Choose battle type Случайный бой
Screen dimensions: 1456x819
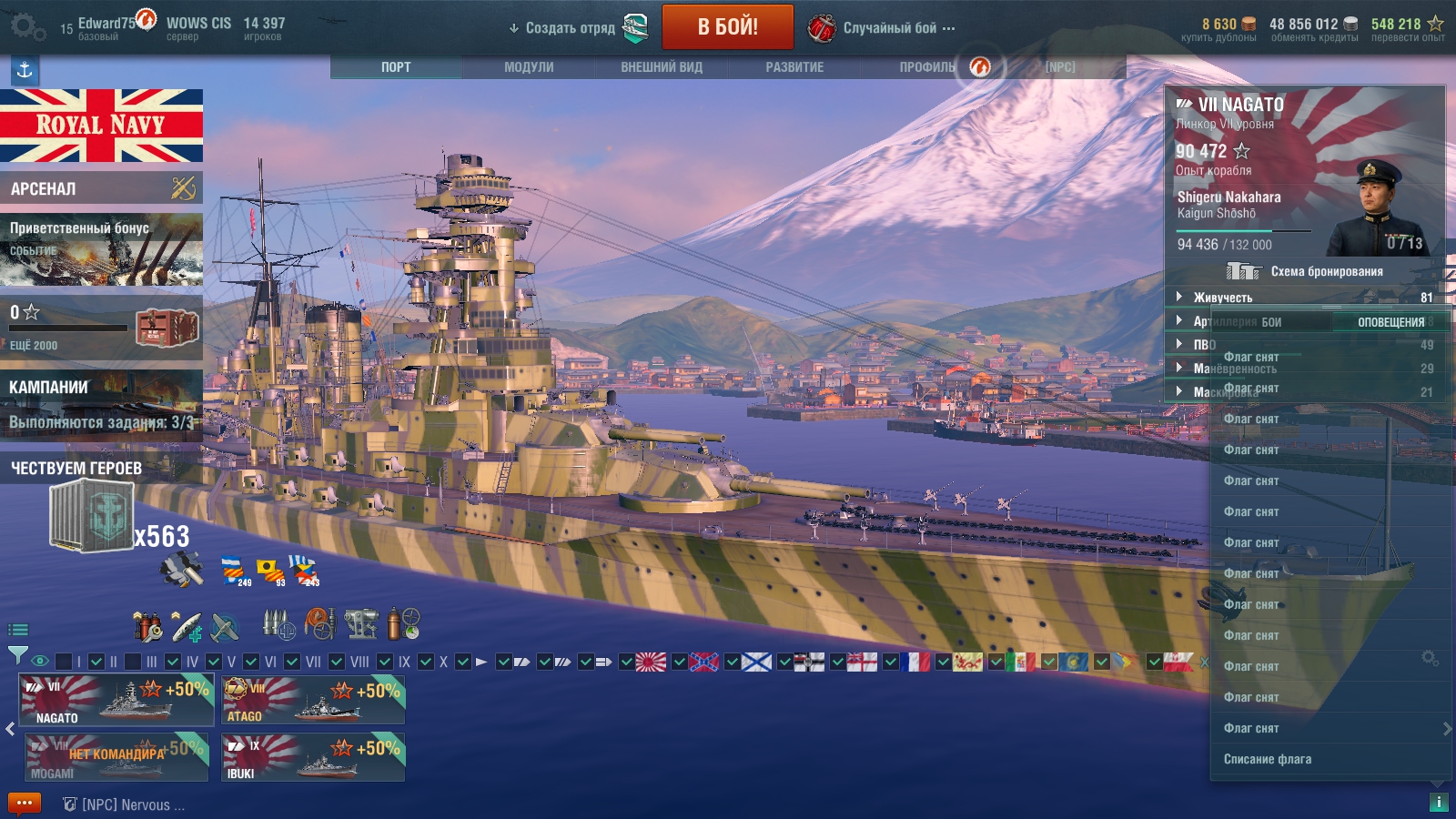point(890,28)
